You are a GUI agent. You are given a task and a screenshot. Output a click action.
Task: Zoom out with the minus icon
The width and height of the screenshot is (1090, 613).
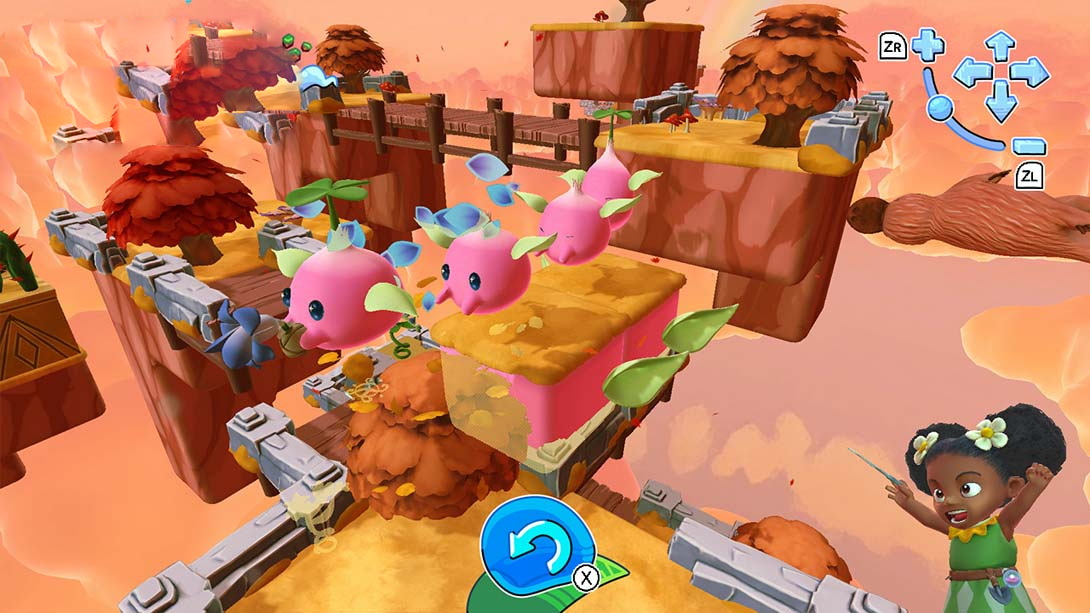point(1028,146)
